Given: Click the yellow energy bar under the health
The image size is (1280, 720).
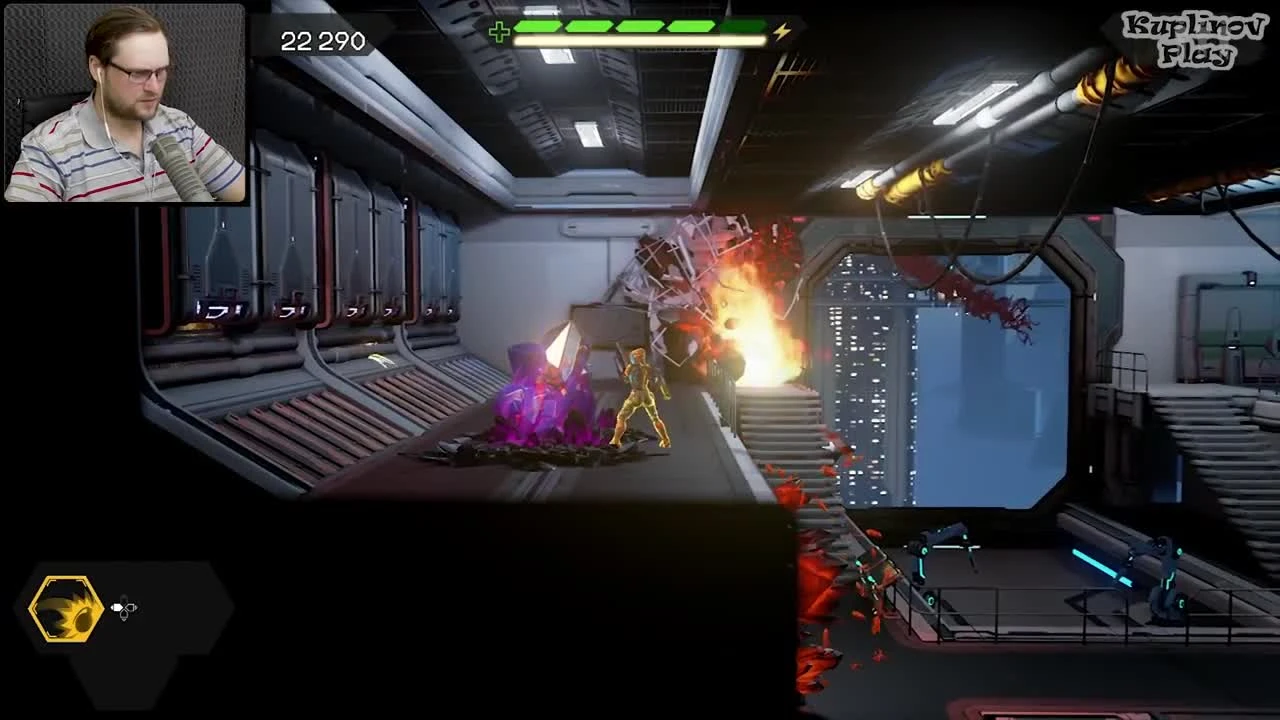Looking at the screenshot, I should click(640, 38).
